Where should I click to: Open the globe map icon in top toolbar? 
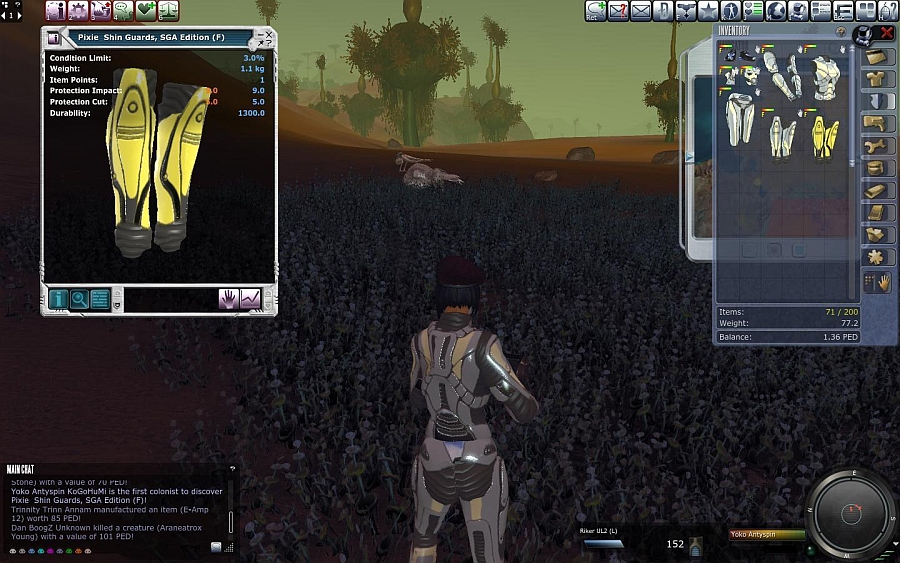point(775,11)
